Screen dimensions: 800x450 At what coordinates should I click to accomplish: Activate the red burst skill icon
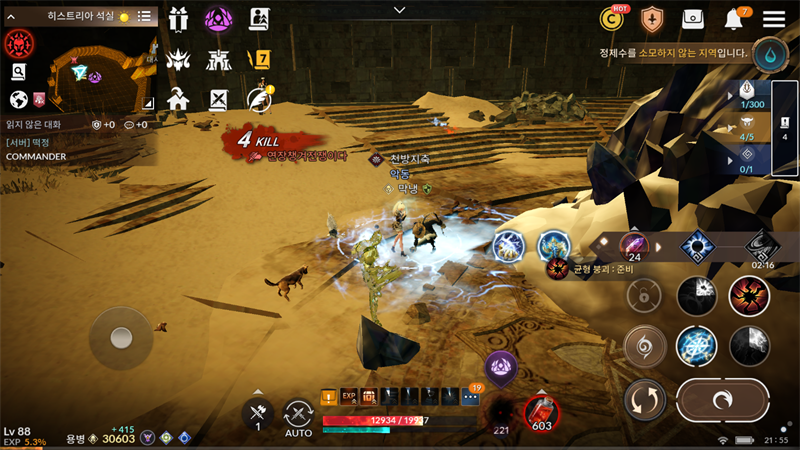[748, 296]
